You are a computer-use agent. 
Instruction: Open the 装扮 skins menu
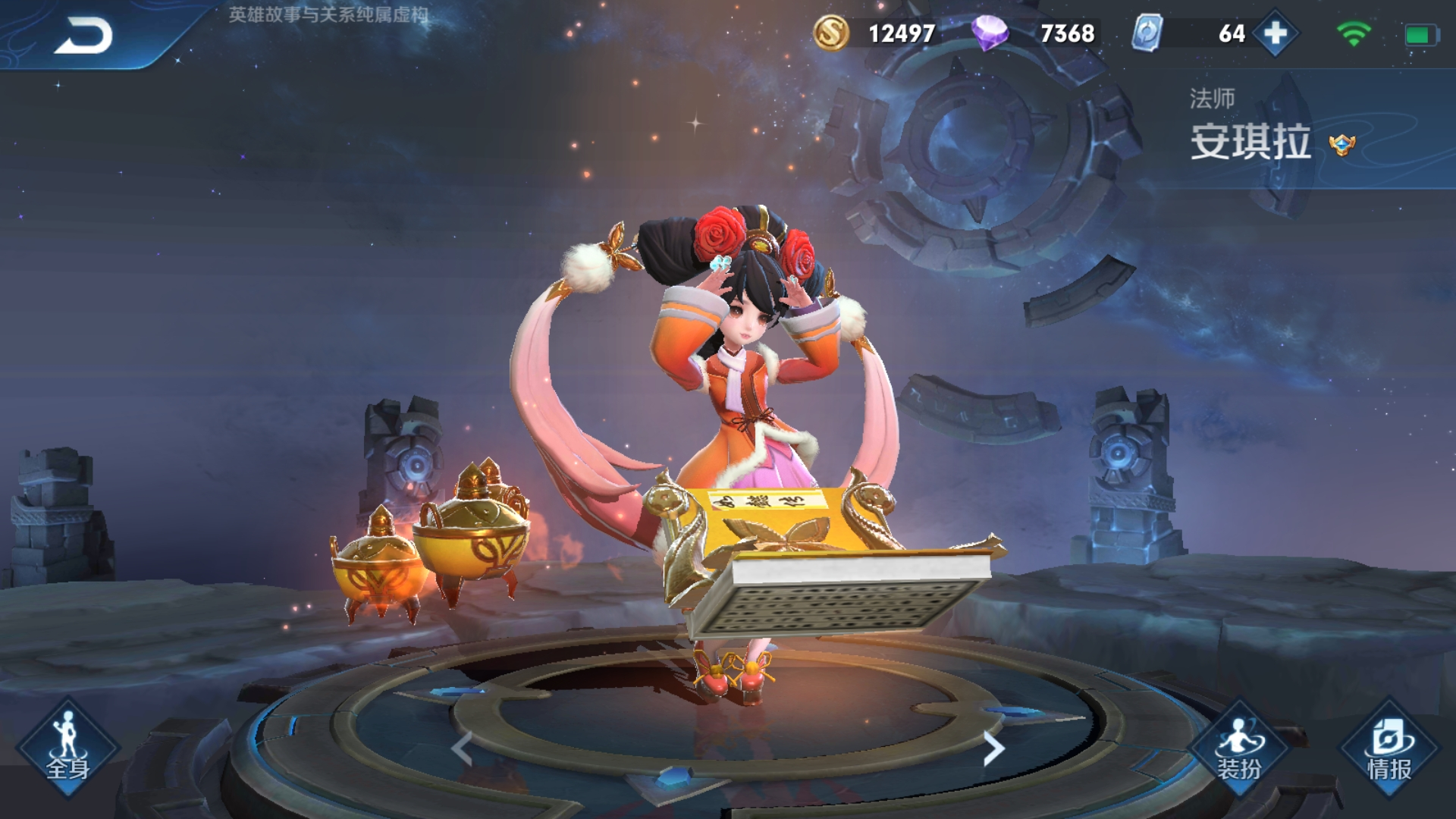click(1238, 748)
